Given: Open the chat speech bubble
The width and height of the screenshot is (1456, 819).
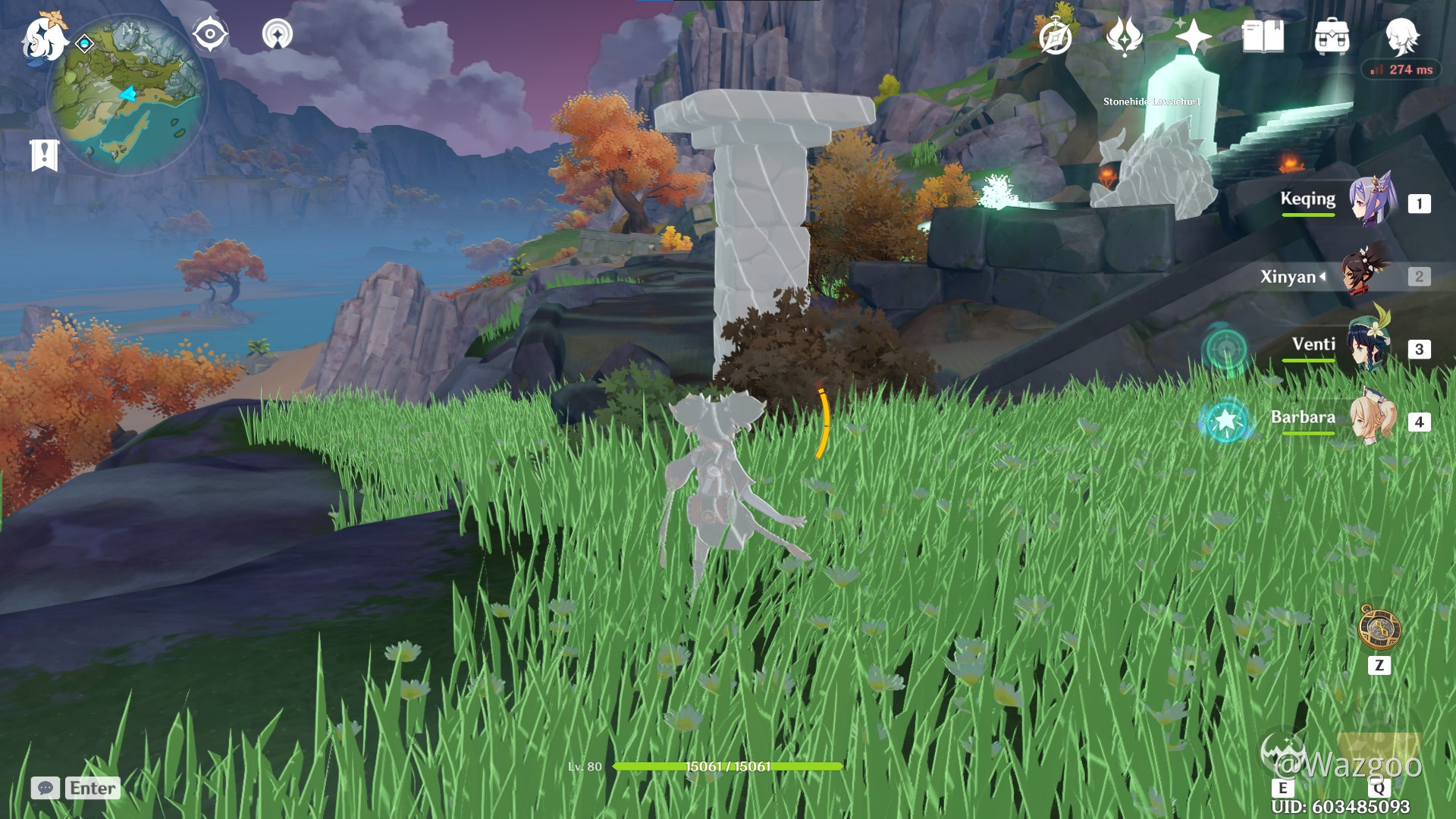Looking at the screenshot, I should pos(45,788).
